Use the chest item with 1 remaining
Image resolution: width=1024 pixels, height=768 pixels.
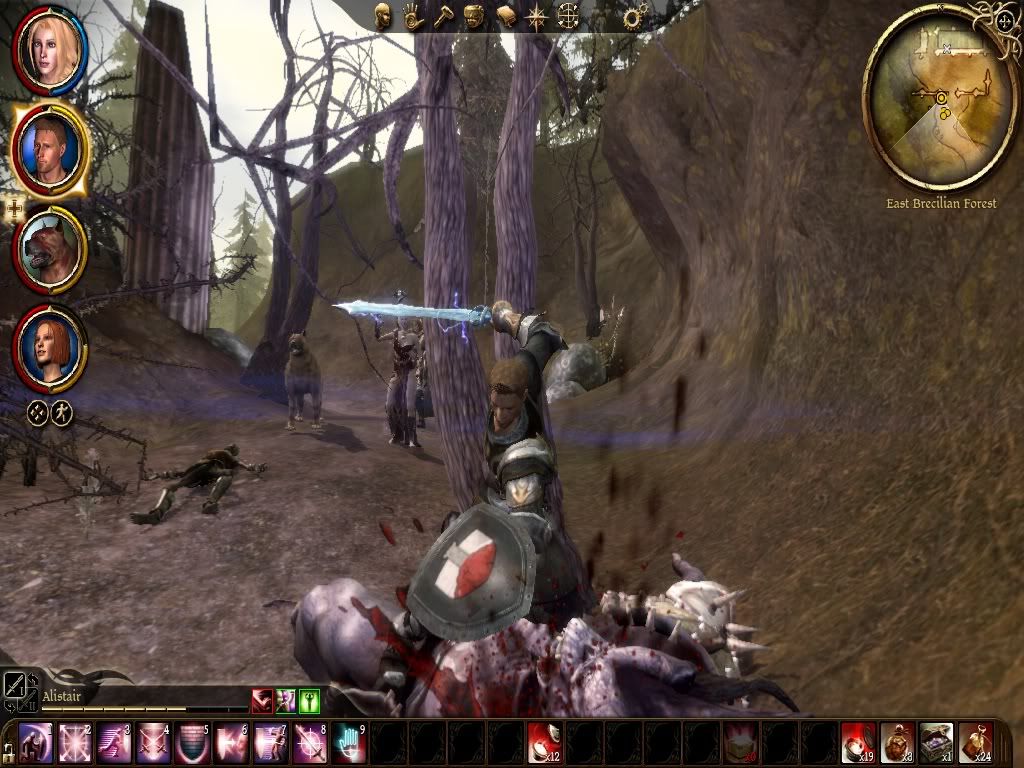[935, 744]
